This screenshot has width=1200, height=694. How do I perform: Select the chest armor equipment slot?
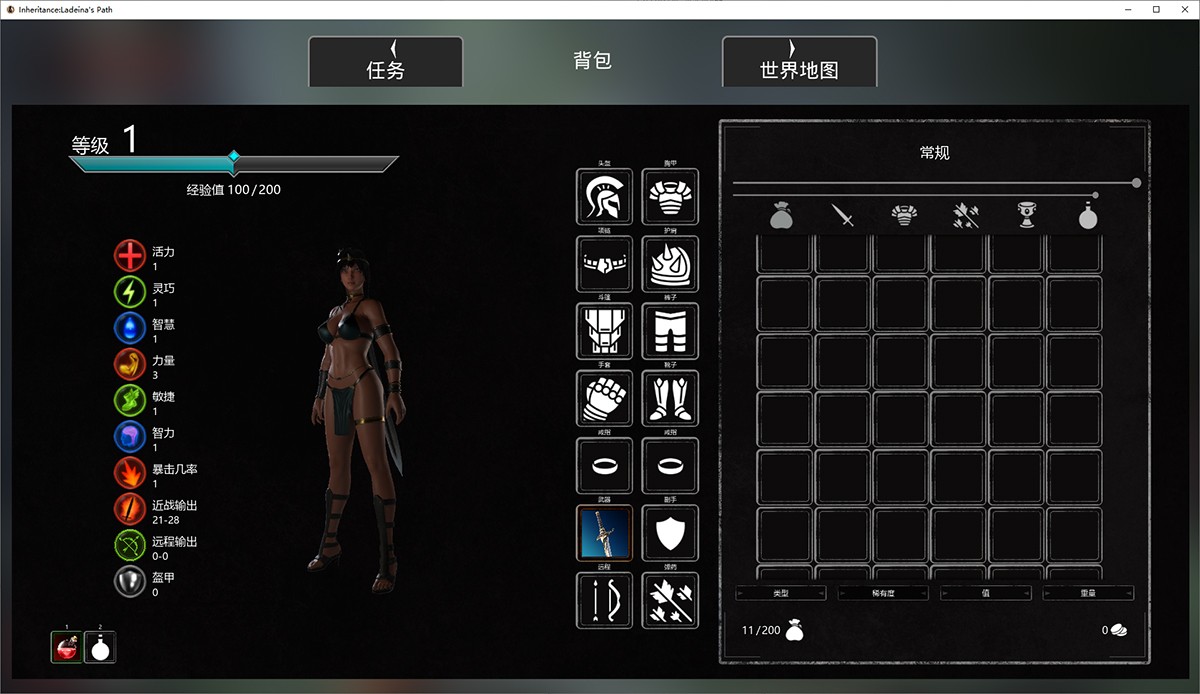pyautogui.click(x=670, y=197)
